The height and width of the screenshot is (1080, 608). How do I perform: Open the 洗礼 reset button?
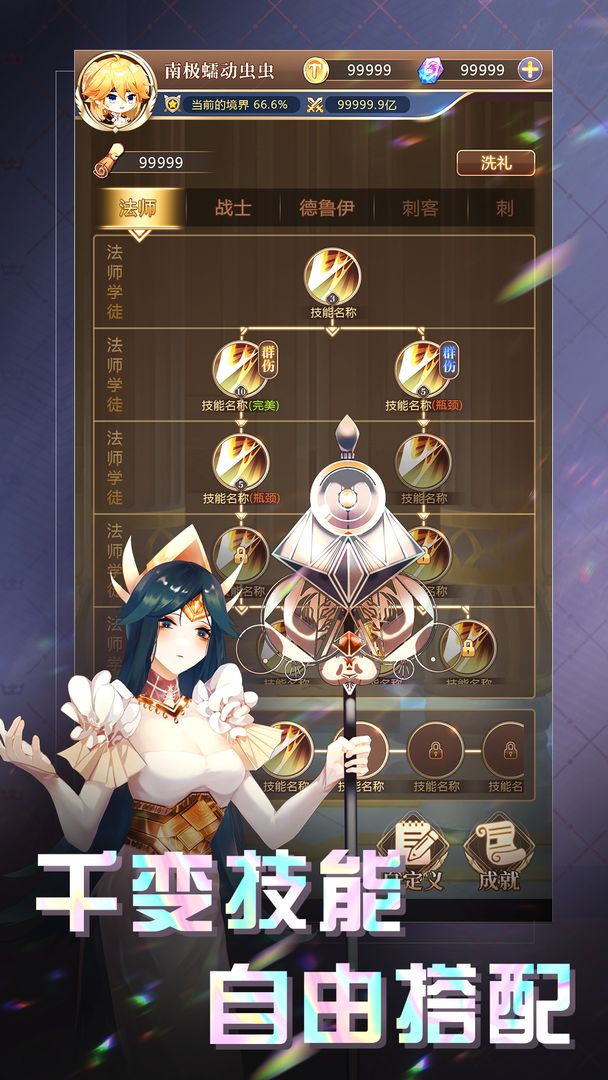click(x=496, y=163)
